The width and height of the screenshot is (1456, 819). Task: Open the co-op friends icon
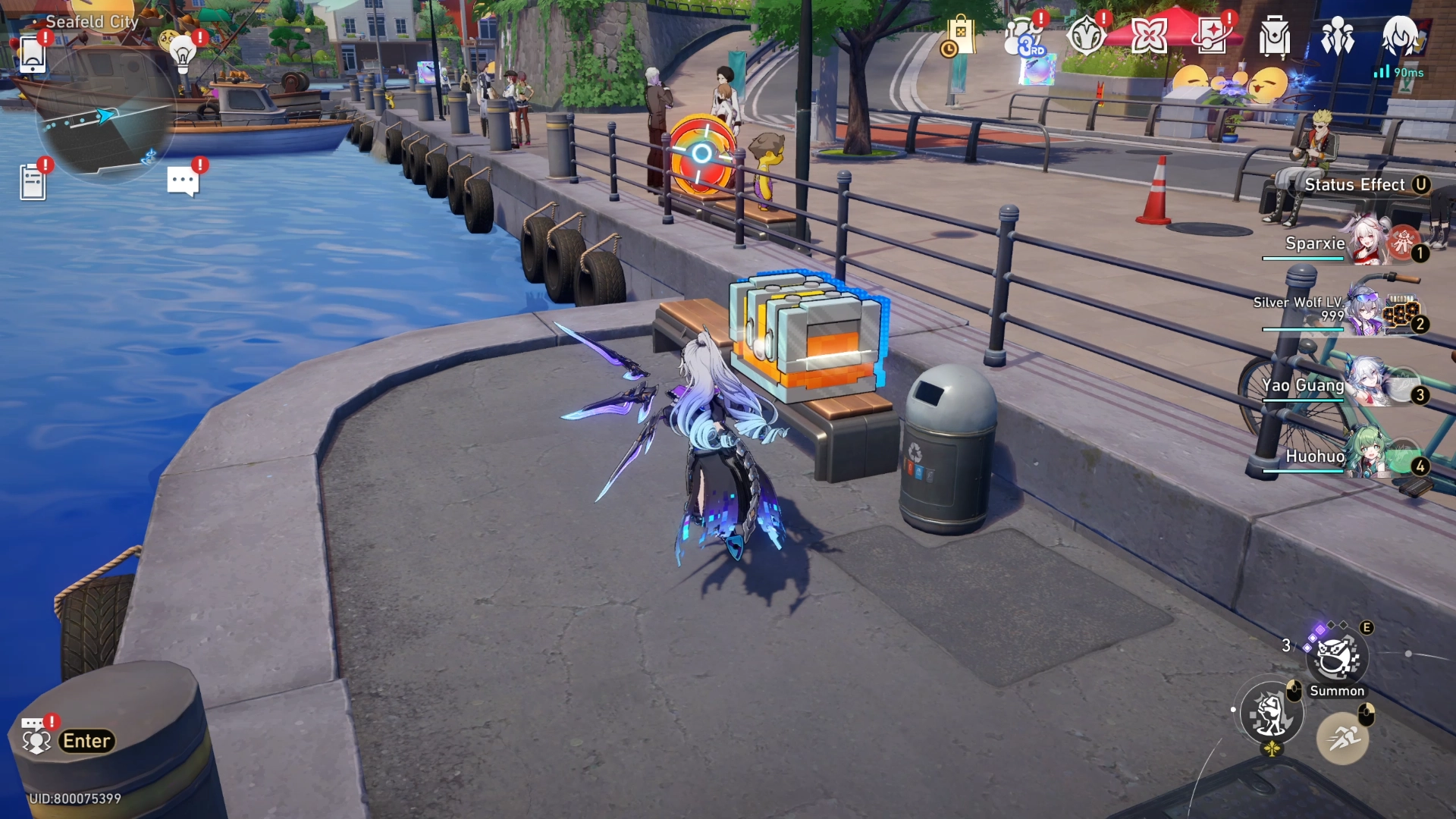(x=1339, y=34)
